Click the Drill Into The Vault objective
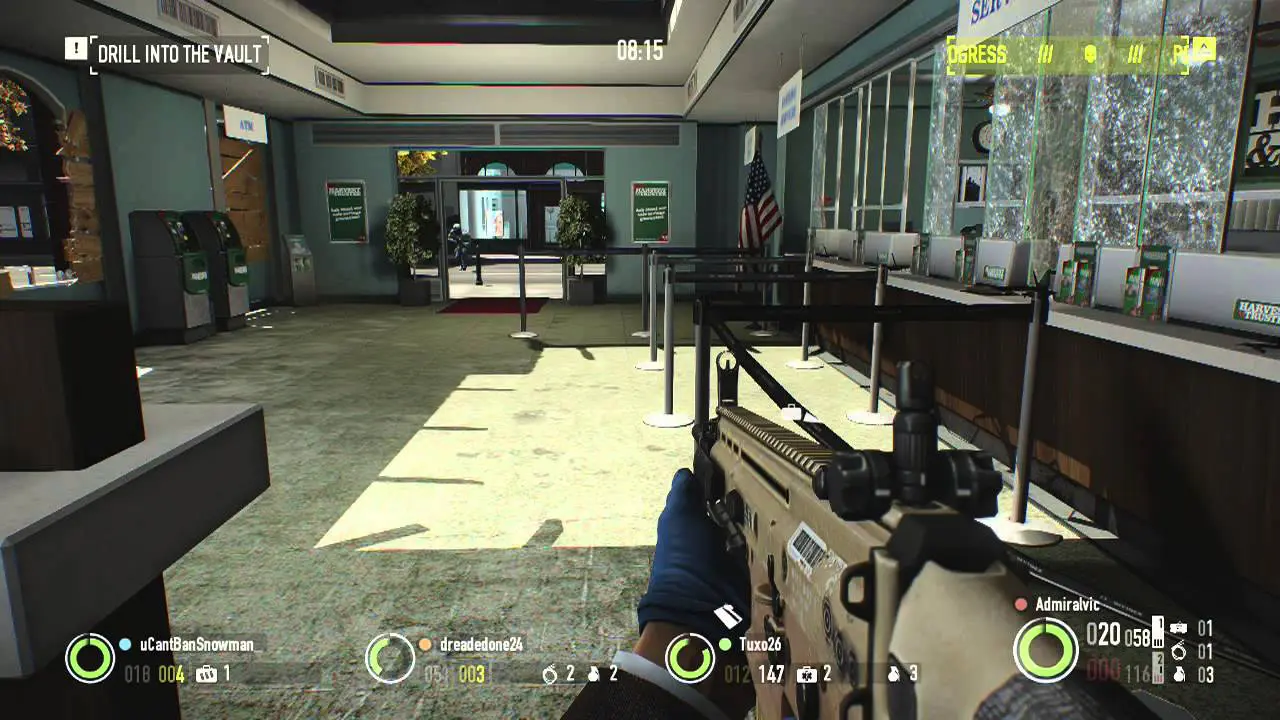The width and height of the screenshot is (1280, 720). [x=181, y=54]
